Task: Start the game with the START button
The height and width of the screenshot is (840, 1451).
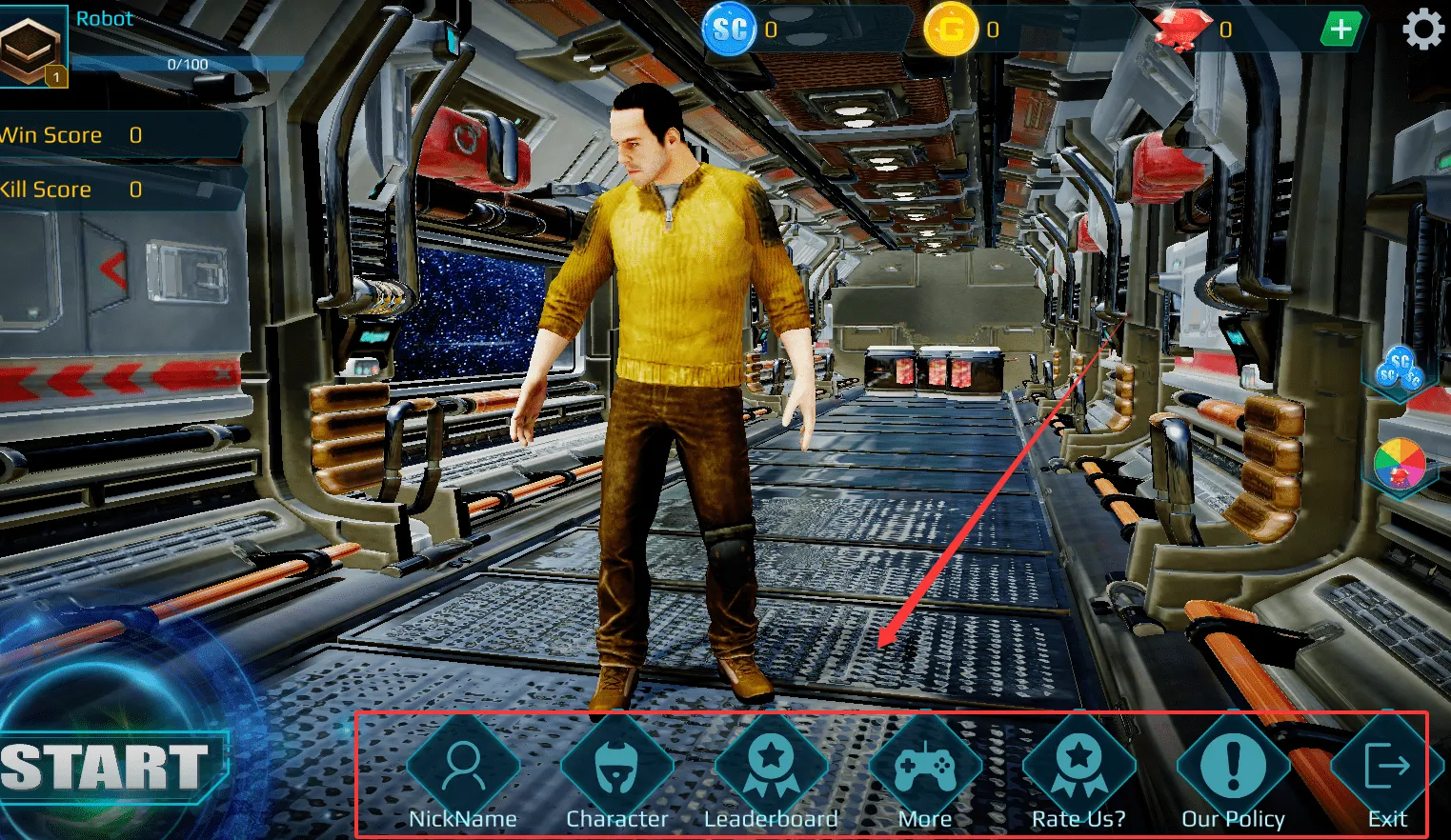Action: 107,768
